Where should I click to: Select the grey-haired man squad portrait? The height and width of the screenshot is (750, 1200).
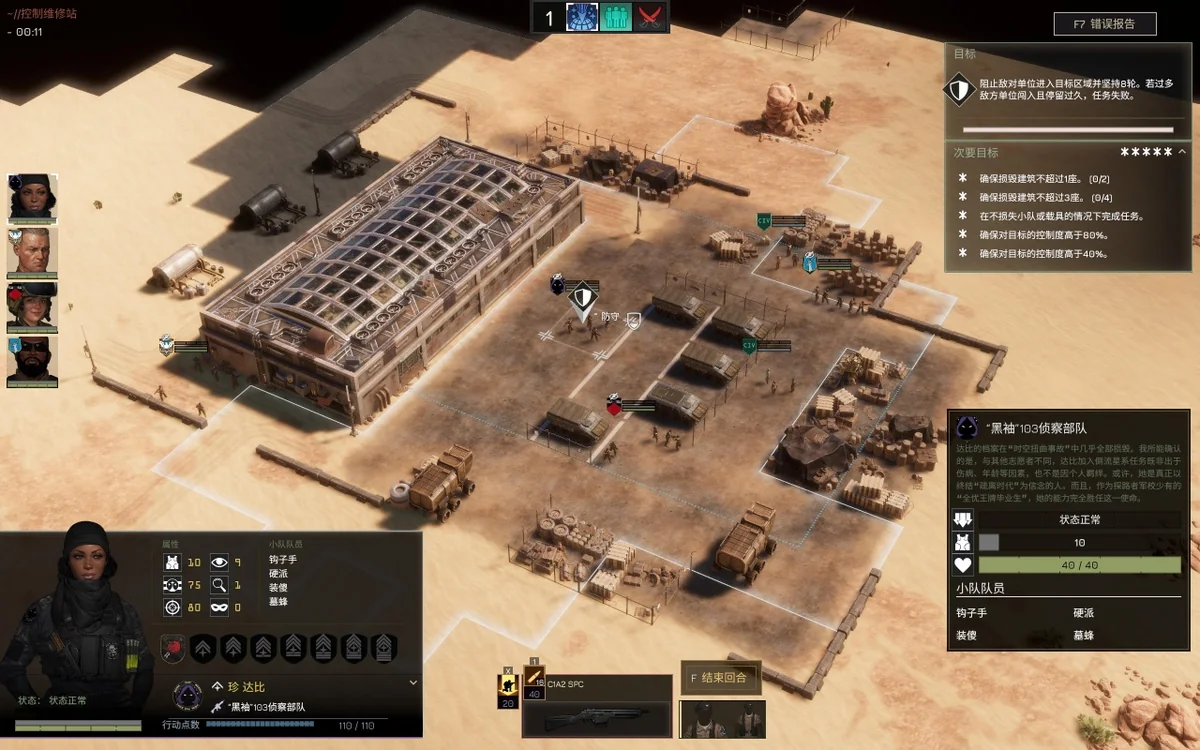pos(33,253)
